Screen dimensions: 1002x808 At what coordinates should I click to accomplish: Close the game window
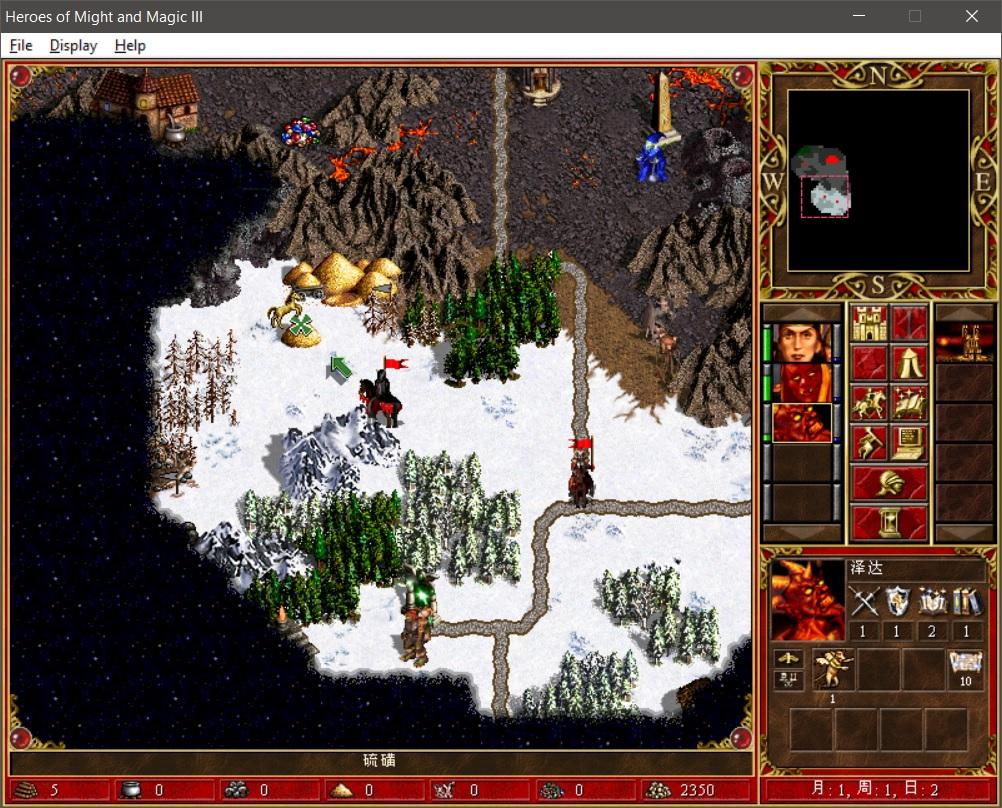pos(971,16)
